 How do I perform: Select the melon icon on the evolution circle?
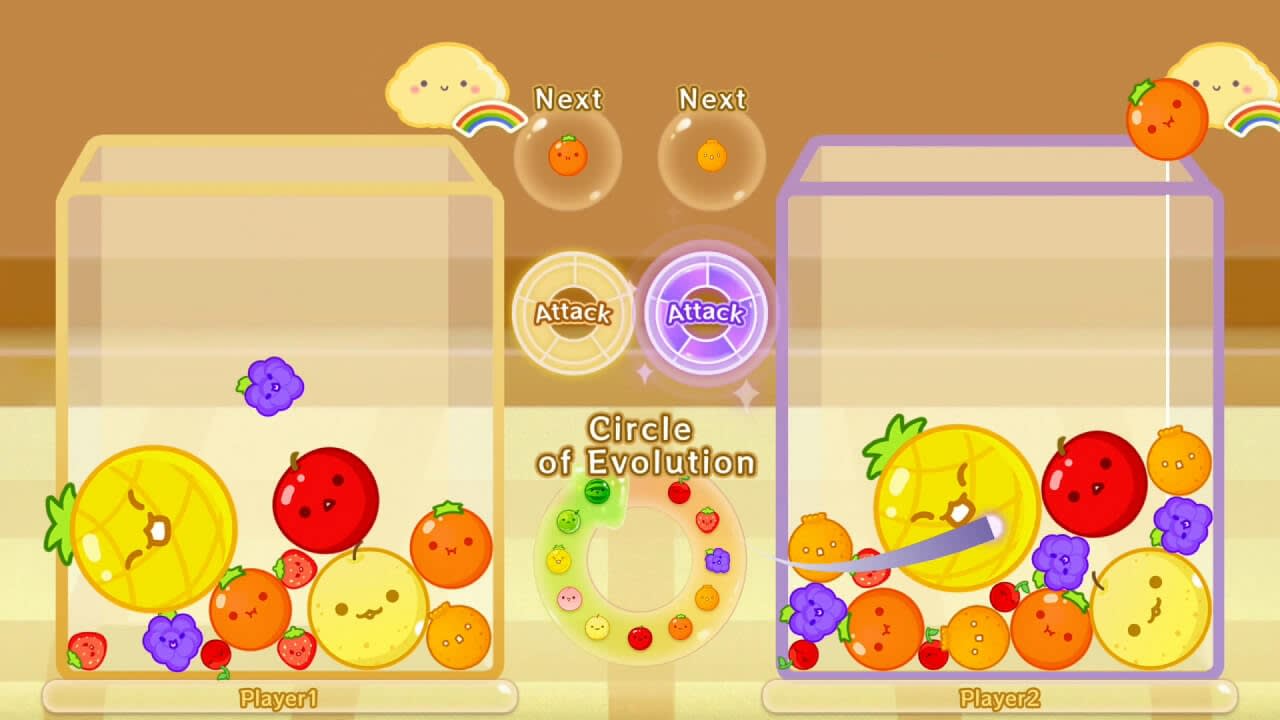[567, 520]
